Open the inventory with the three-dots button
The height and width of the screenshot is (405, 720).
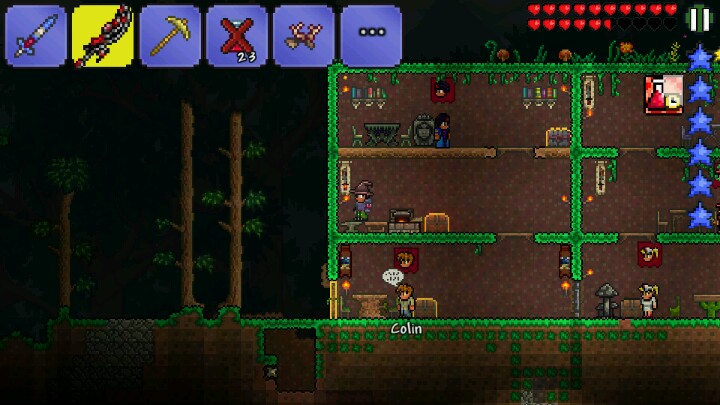(371, 36)
